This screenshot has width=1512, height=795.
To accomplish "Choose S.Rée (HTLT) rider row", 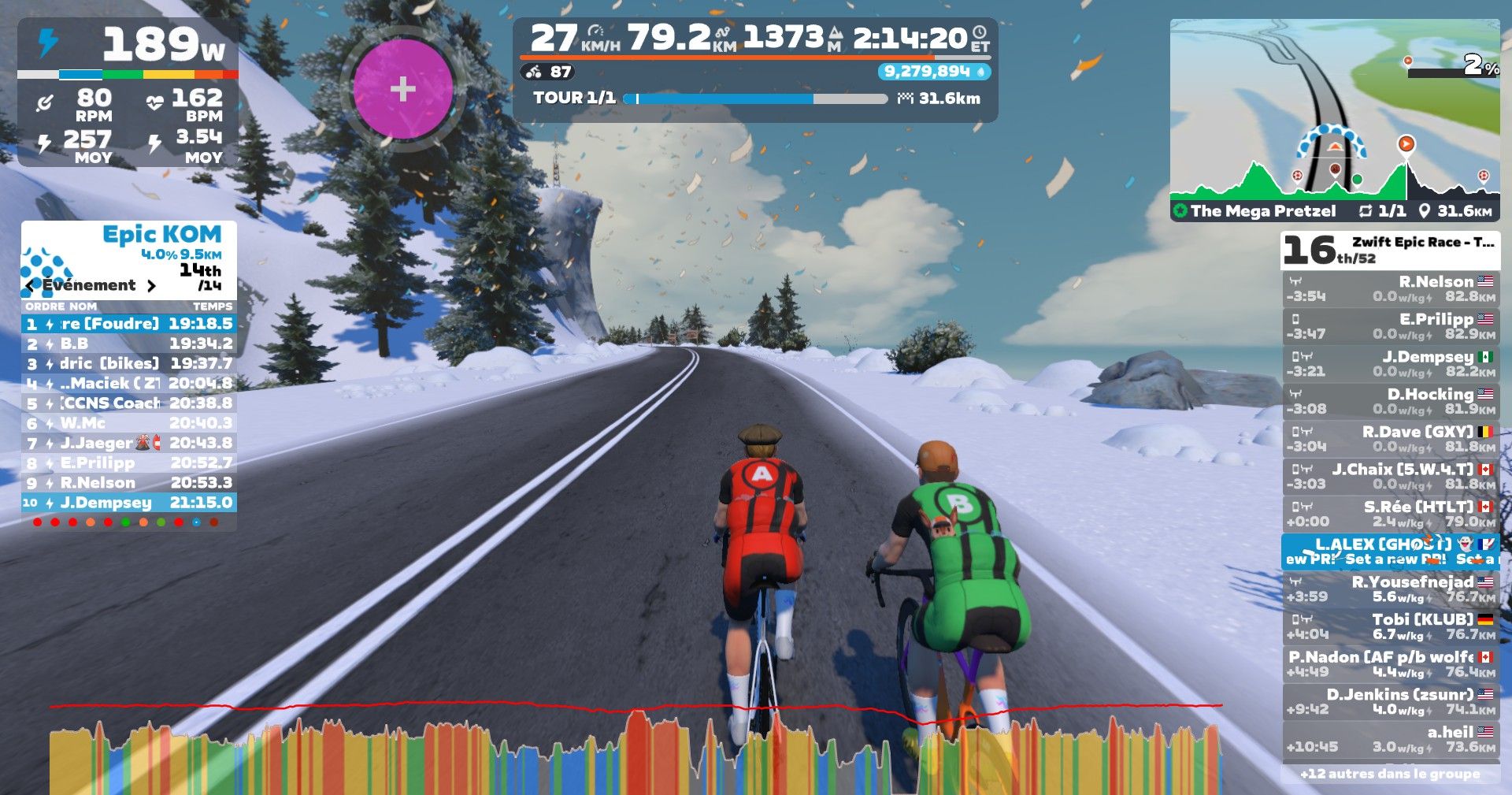I will pos(1391,514).
